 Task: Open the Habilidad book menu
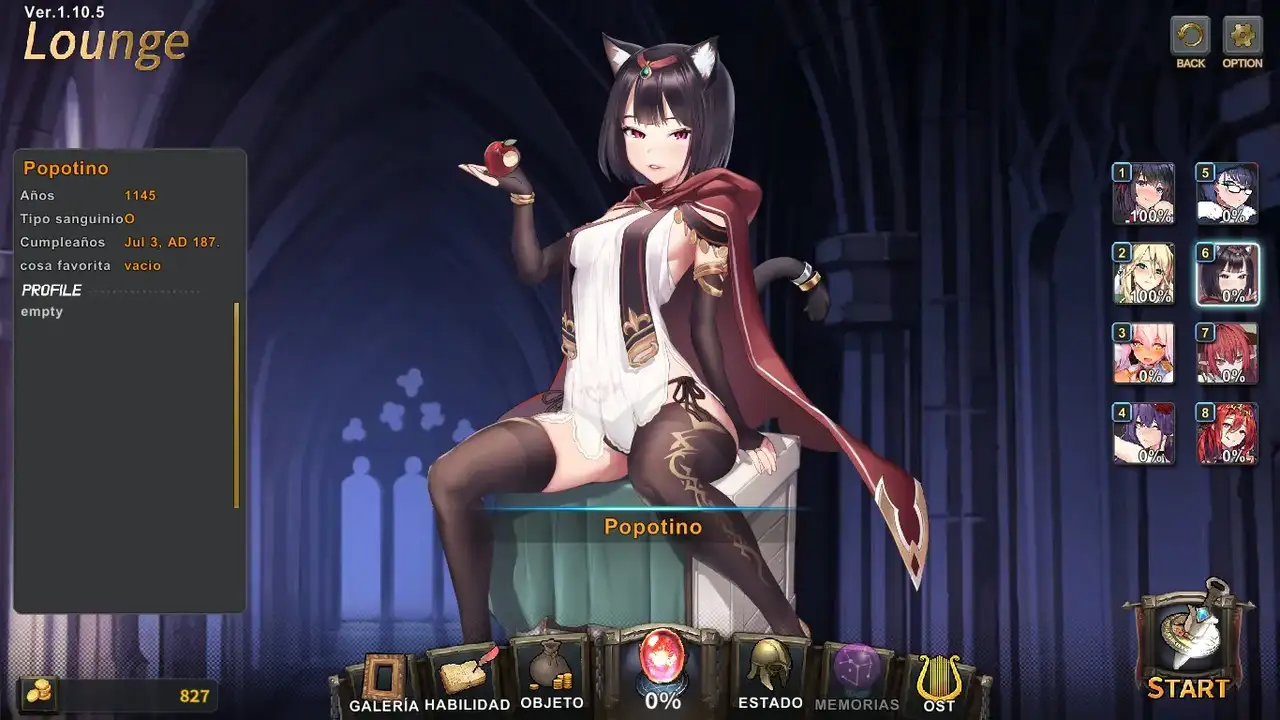point(466,679)
